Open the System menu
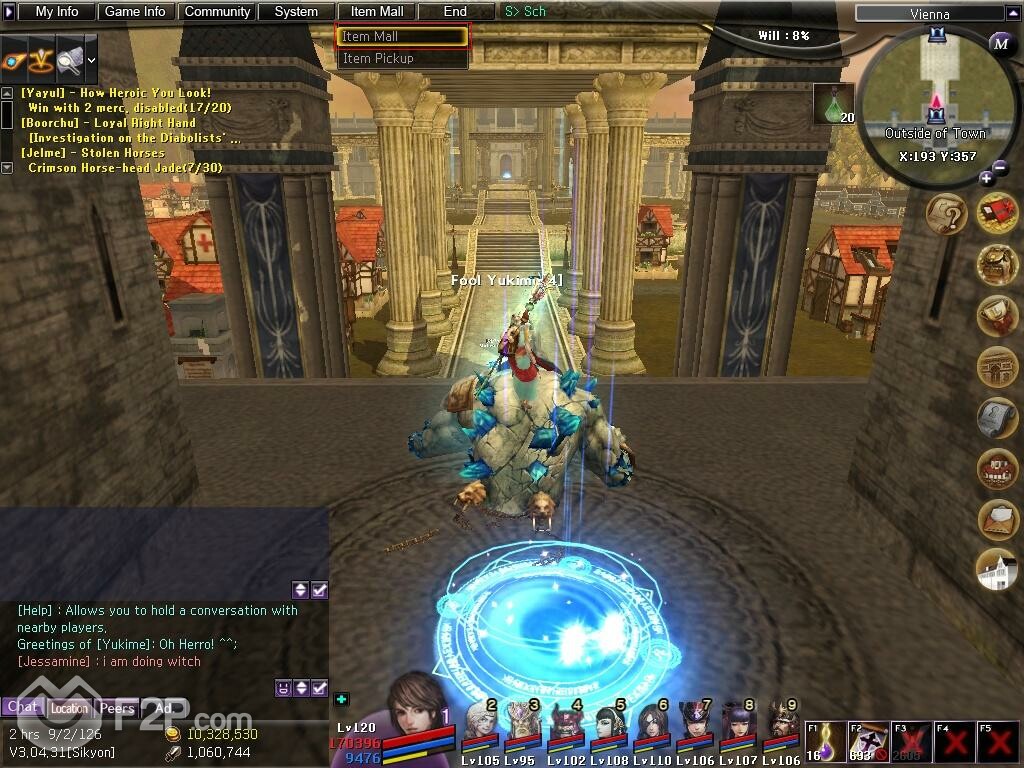This screenshot has width=1024, height=768. 296,12
